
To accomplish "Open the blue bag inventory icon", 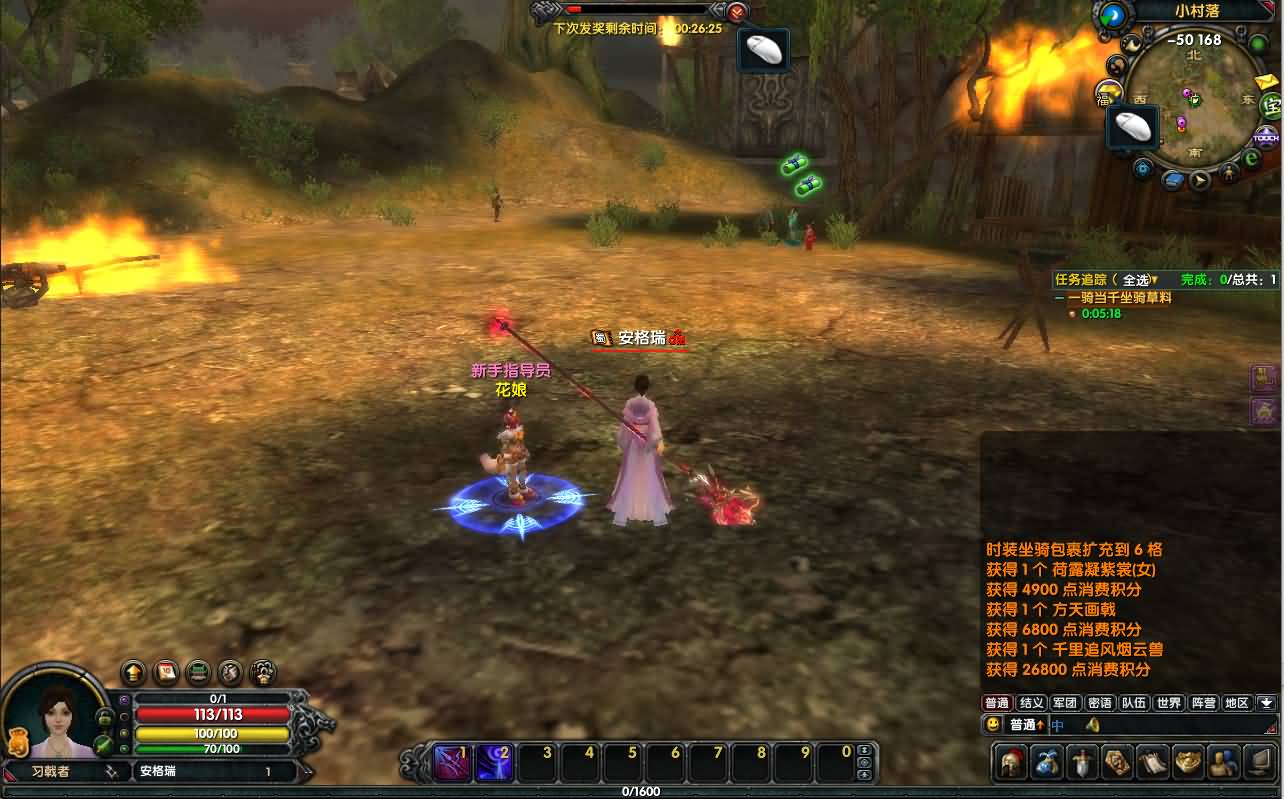I will [1047, 762].
